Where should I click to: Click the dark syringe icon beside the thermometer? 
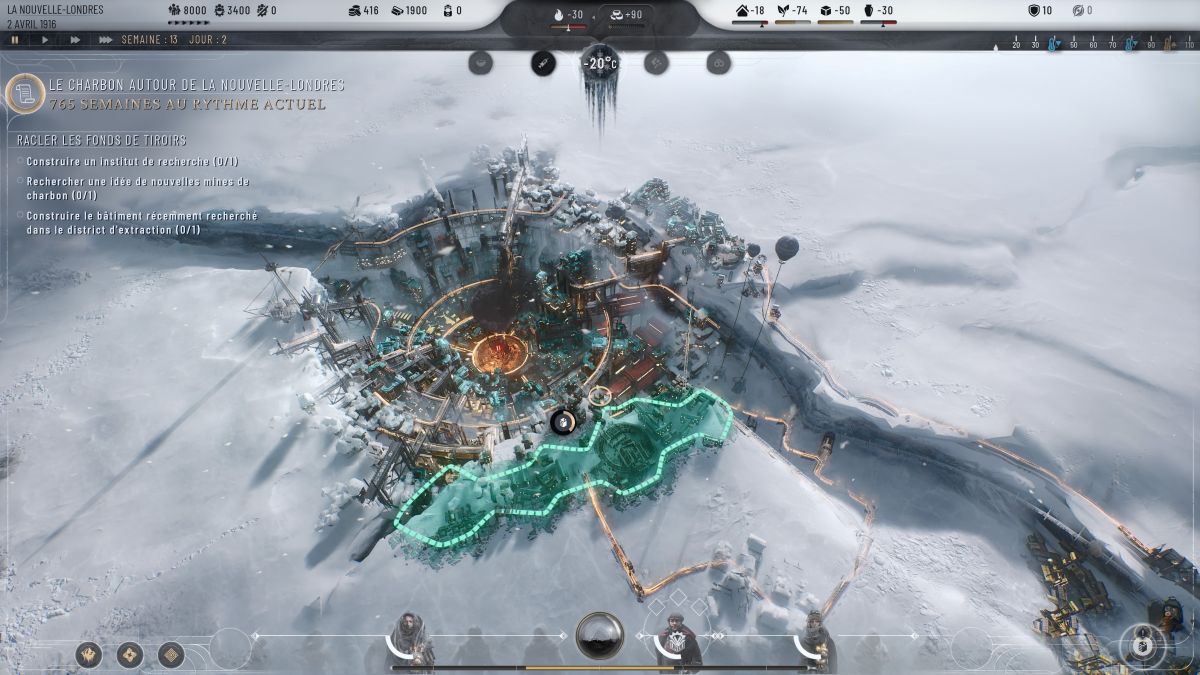pyautogui.click(x=544, y=63)
